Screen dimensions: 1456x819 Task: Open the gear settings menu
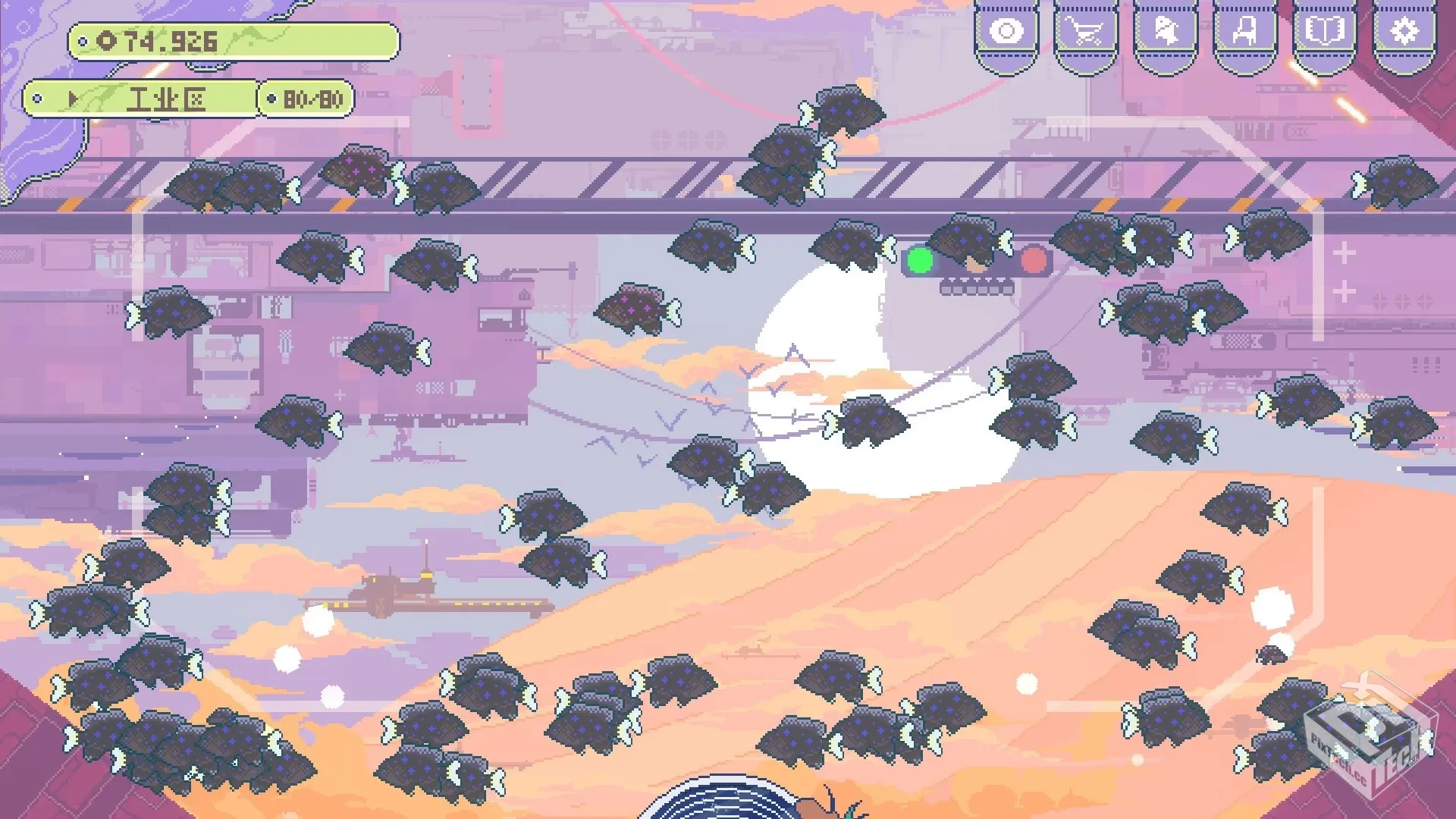click(x=1404, y=32)
